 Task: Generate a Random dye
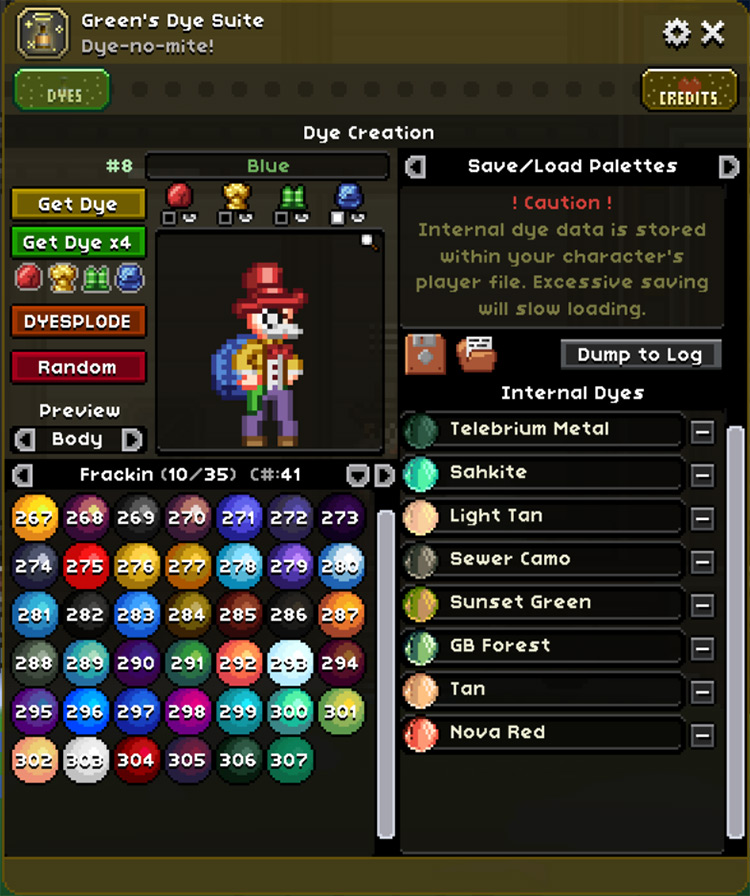(78, 367)
